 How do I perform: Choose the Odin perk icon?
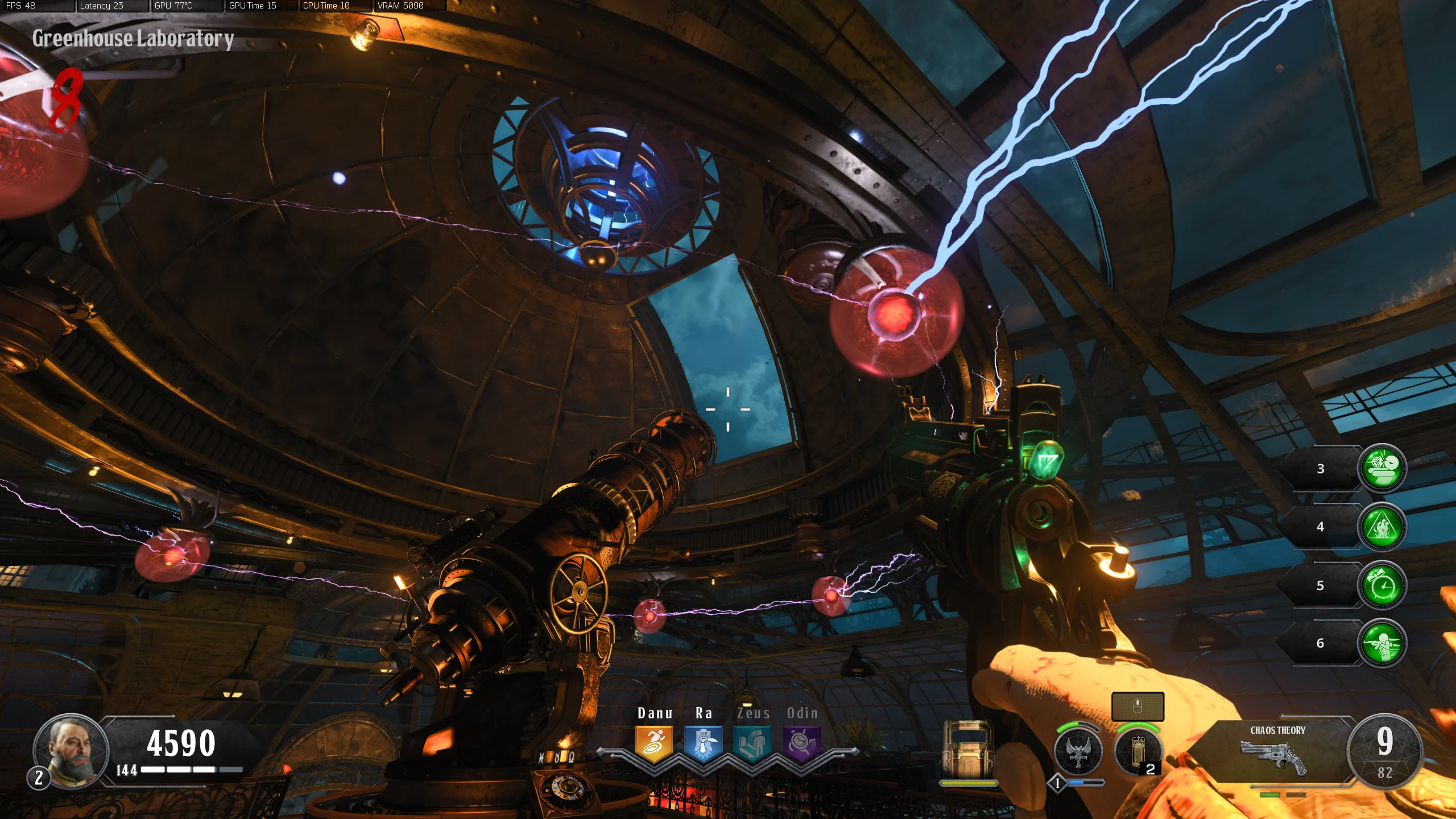click(x=802, y=743)
